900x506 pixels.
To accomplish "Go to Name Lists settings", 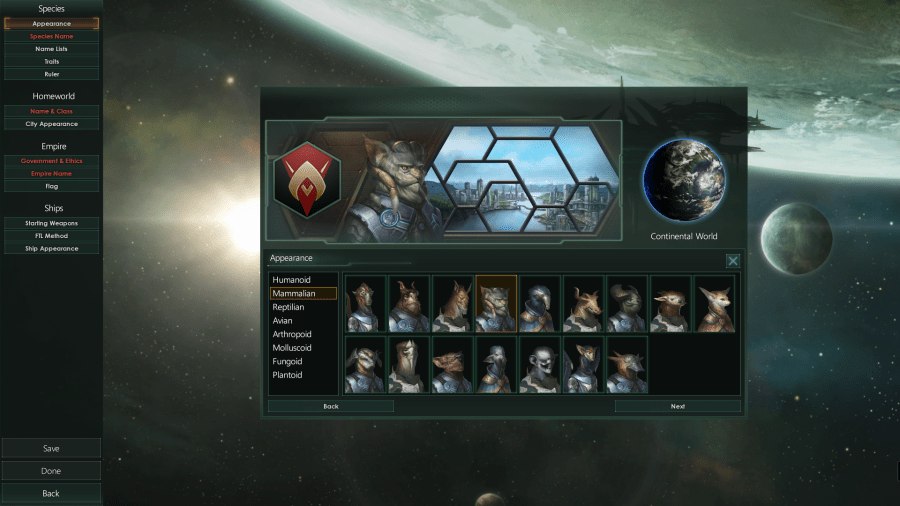I will 51,48.
